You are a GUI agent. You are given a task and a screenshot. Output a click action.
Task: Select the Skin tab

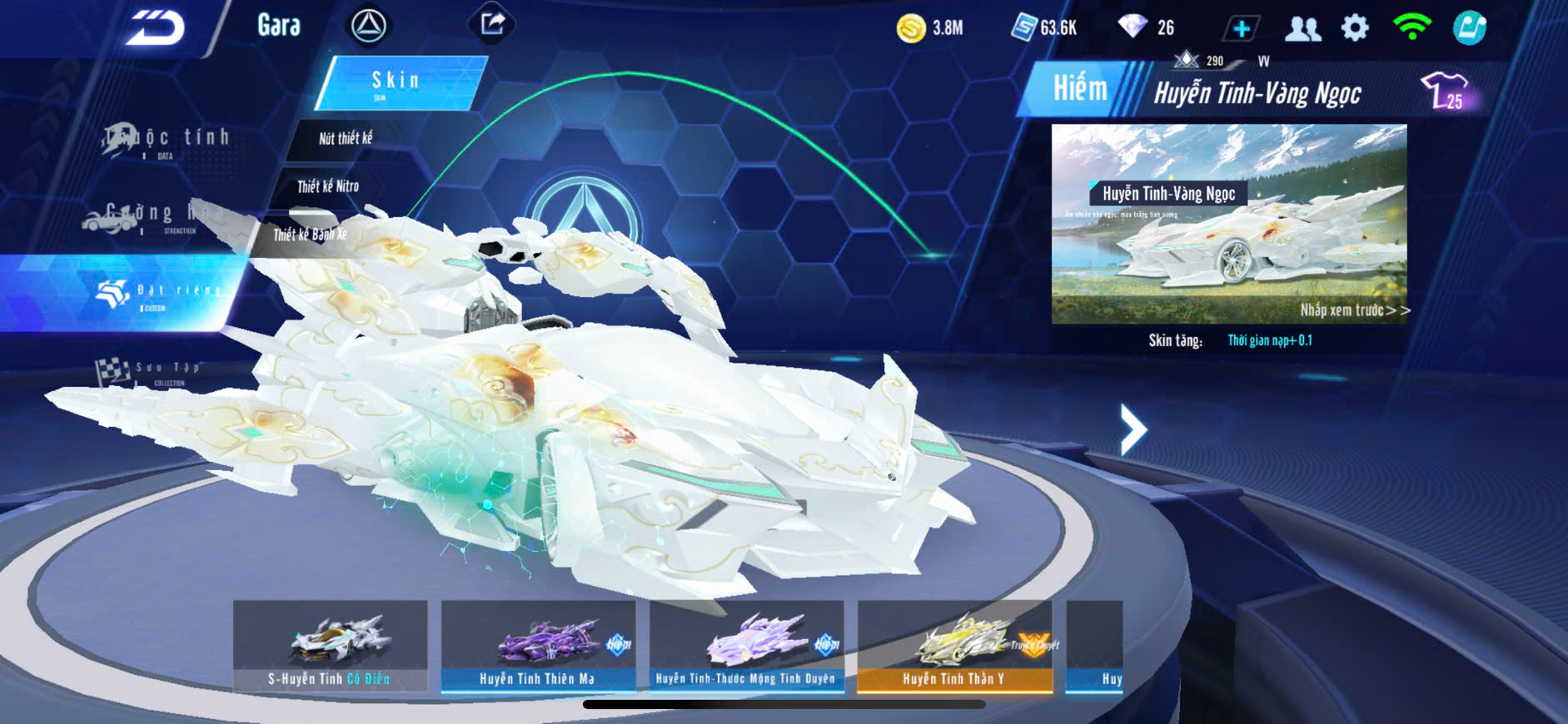click(400, 82)
